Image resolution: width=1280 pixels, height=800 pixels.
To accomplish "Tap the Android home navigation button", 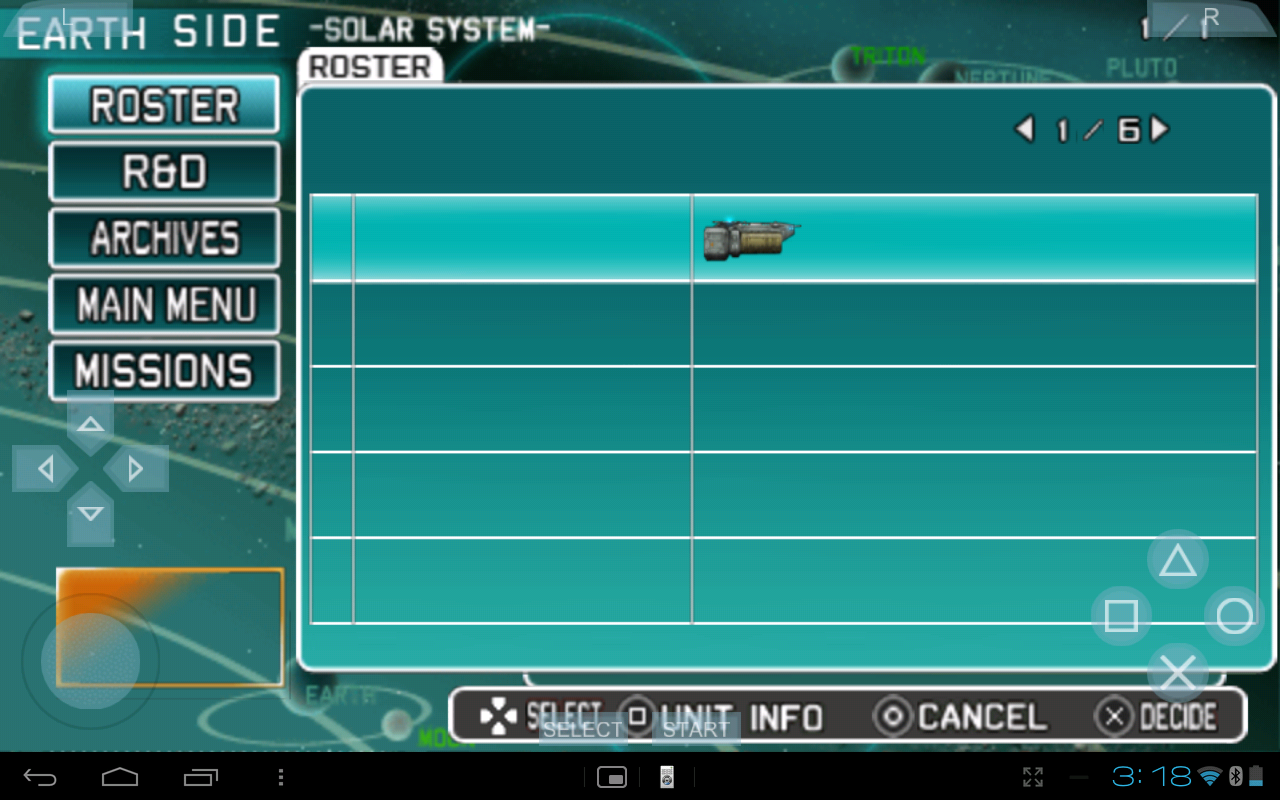I will (120, 777).
